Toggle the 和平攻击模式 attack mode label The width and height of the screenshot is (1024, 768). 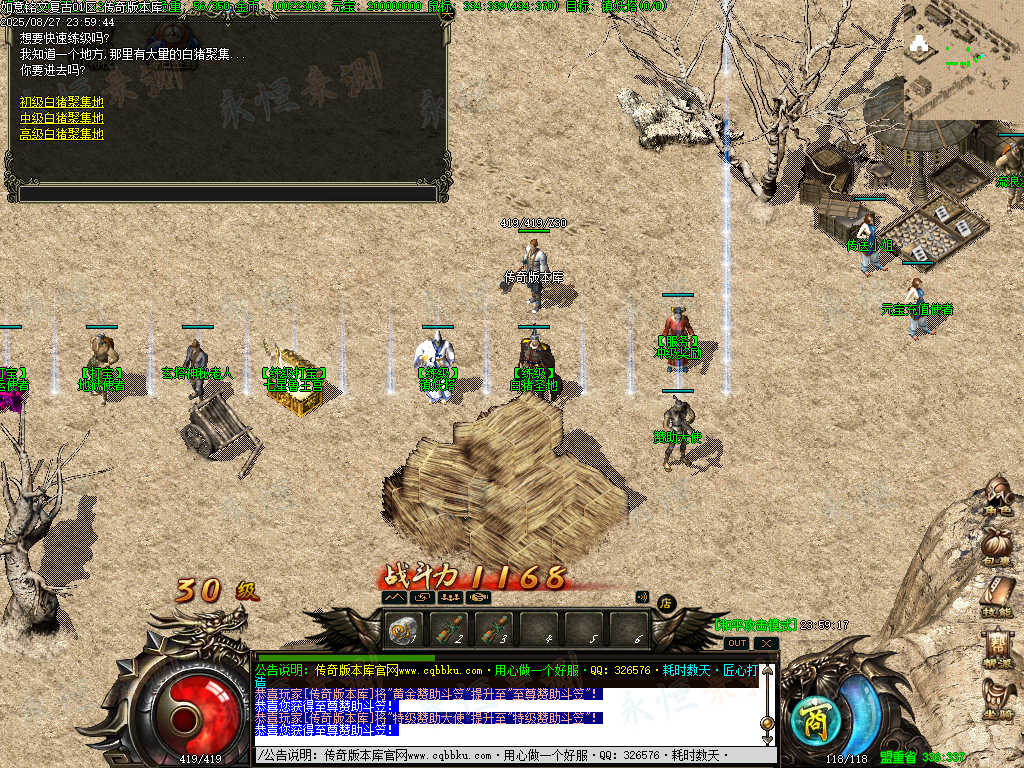(x=755, y=625)
